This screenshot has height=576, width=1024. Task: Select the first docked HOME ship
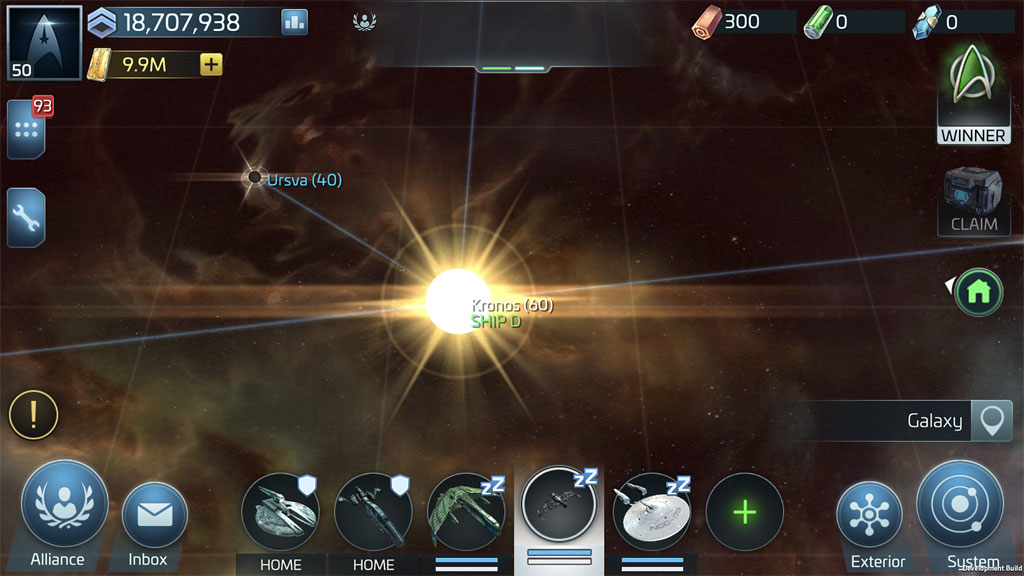(280, 512)
